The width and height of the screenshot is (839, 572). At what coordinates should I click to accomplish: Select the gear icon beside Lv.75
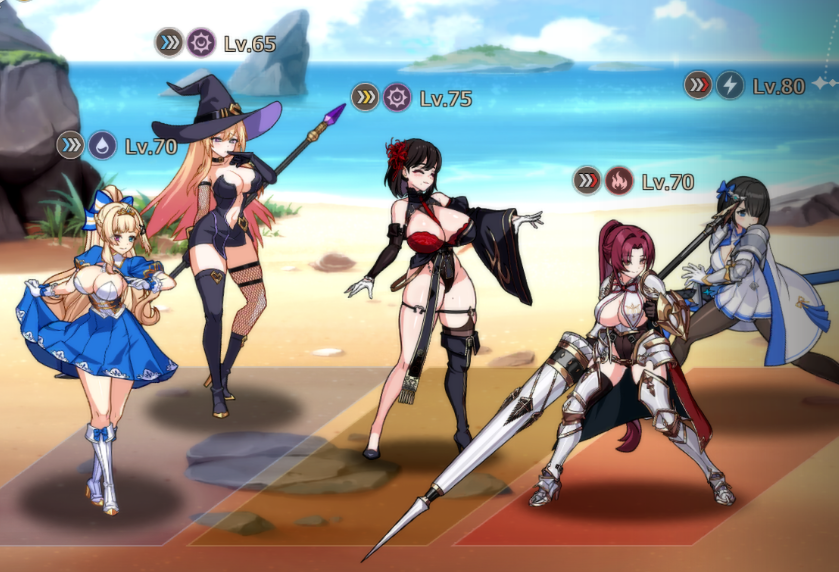397,97
